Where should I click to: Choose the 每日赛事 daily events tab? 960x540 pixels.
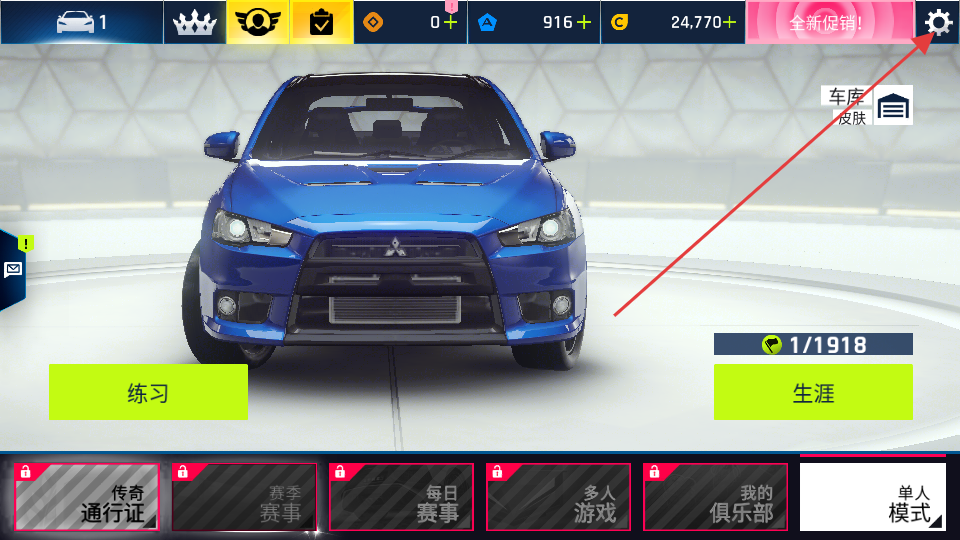[x=401, y=497]
